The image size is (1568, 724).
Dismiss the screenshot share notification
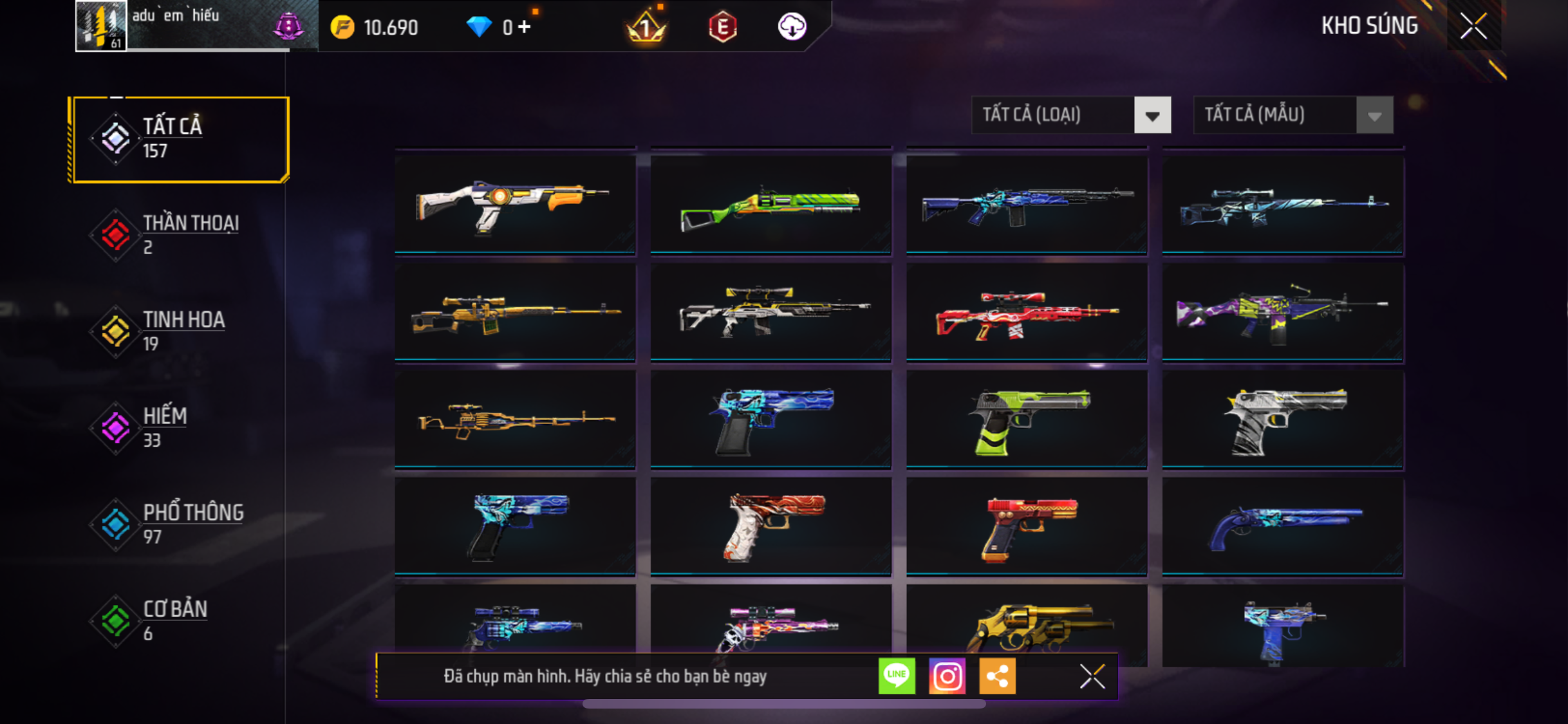[x=1092, y=676]
